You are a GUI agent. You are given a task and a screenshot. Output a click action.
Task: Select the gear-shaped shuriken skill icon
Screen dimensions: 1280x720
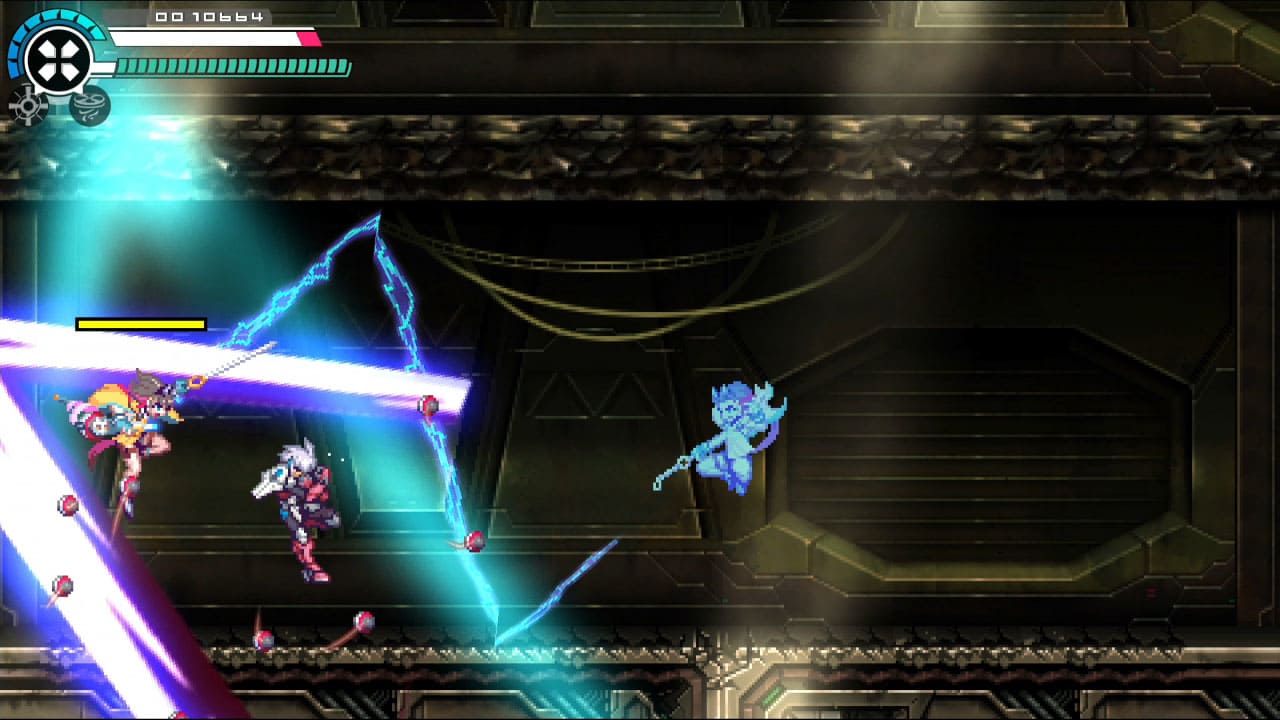[x=27, y=107]
